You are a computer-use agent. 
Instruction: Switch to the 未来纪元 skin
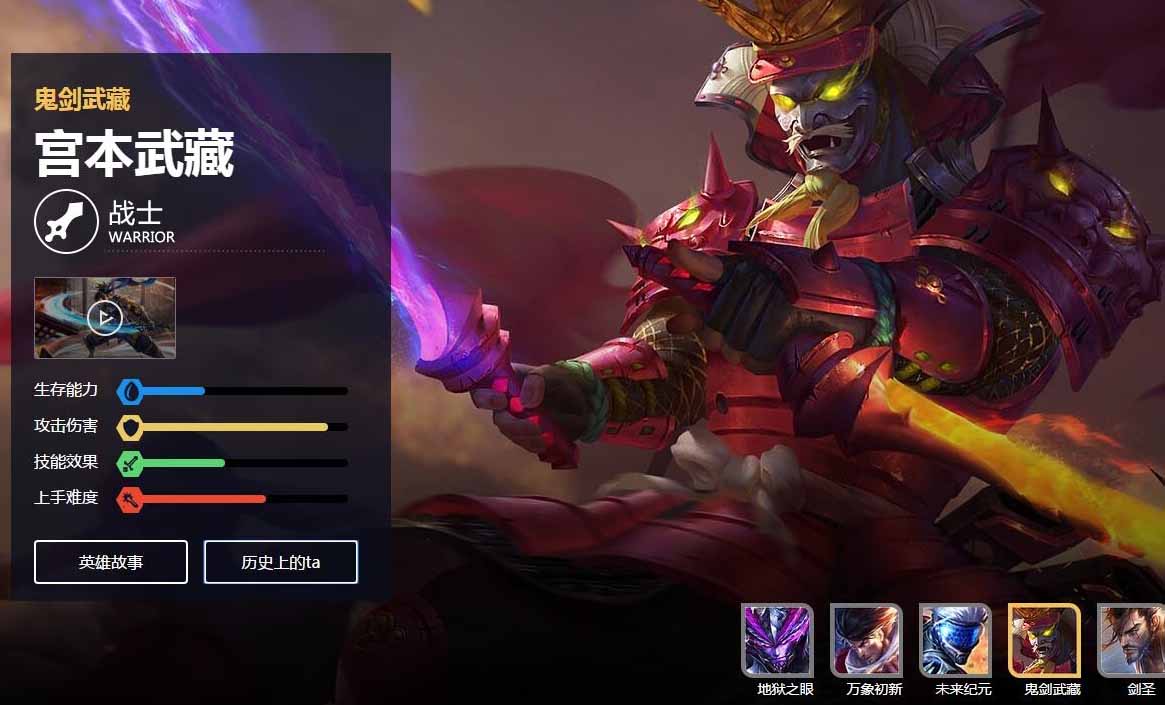pos(956,640)
